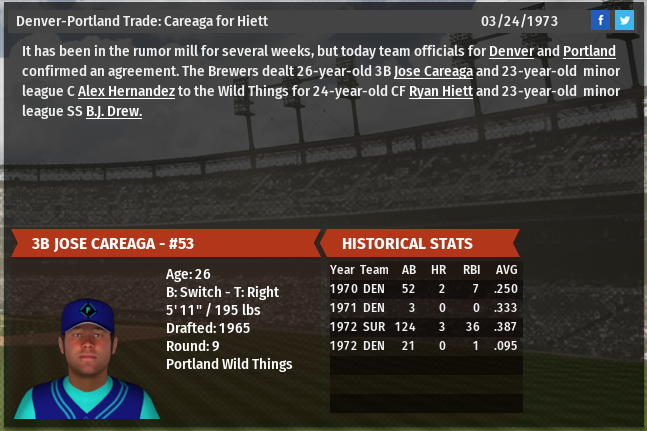View Jose Careaga's player profile link
This screenshot has width=647, height=431.
pyautogui.click(x=433, y=71)
